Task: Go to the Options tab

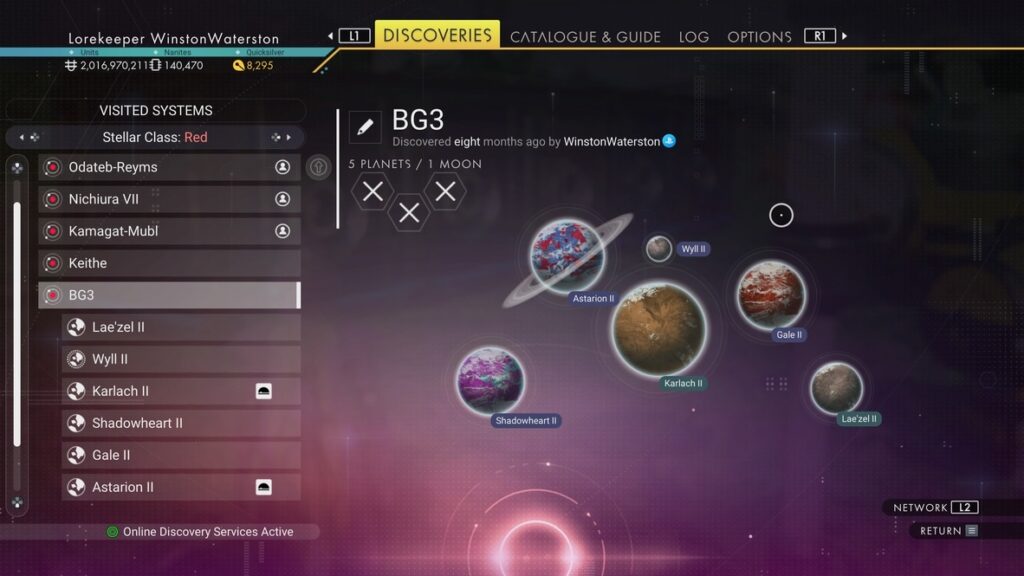Action: pyautogui.click(x=759, y=37)
